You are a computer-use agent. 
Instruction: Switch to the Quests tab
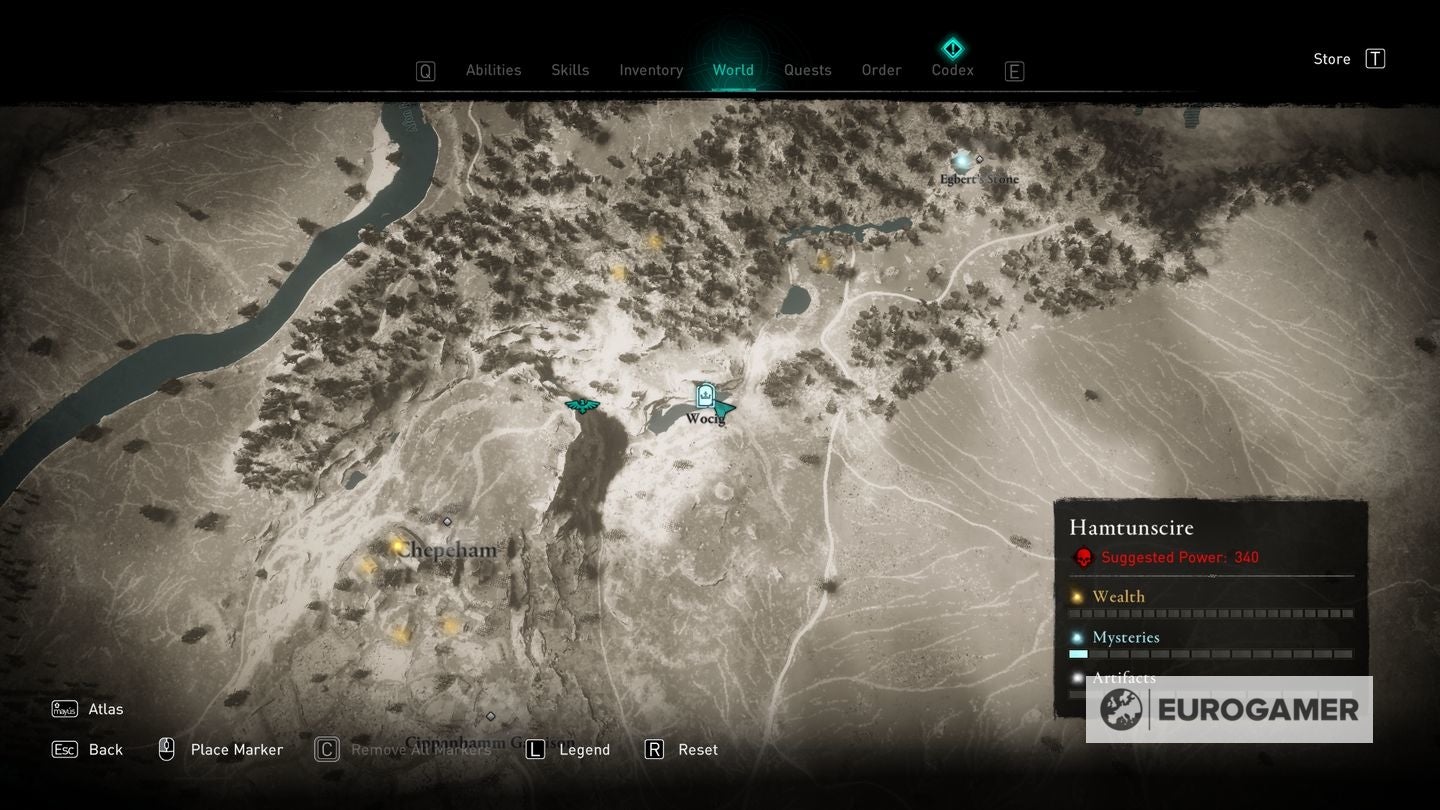coord(807,70)
